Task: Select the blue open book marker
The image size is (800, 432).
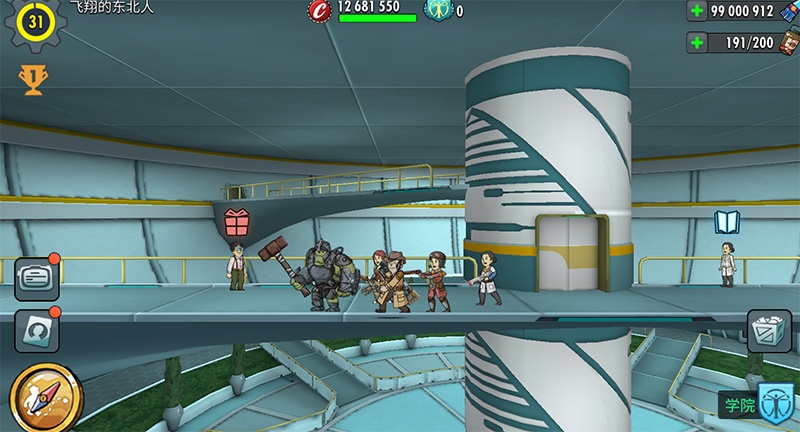Action: [x=727, y=222]
